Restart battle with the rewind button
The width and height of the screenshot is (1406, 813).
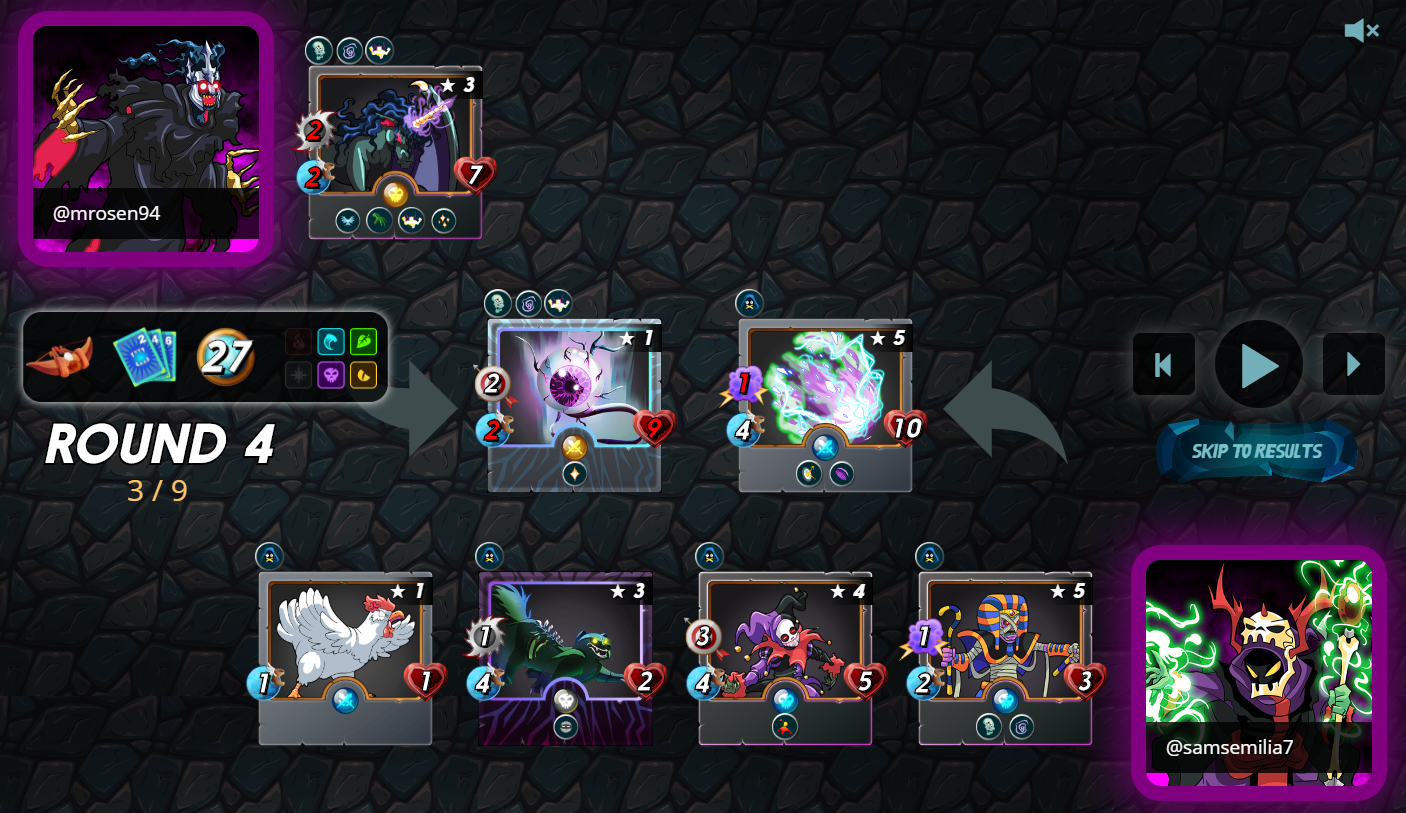click(1163, 365)
